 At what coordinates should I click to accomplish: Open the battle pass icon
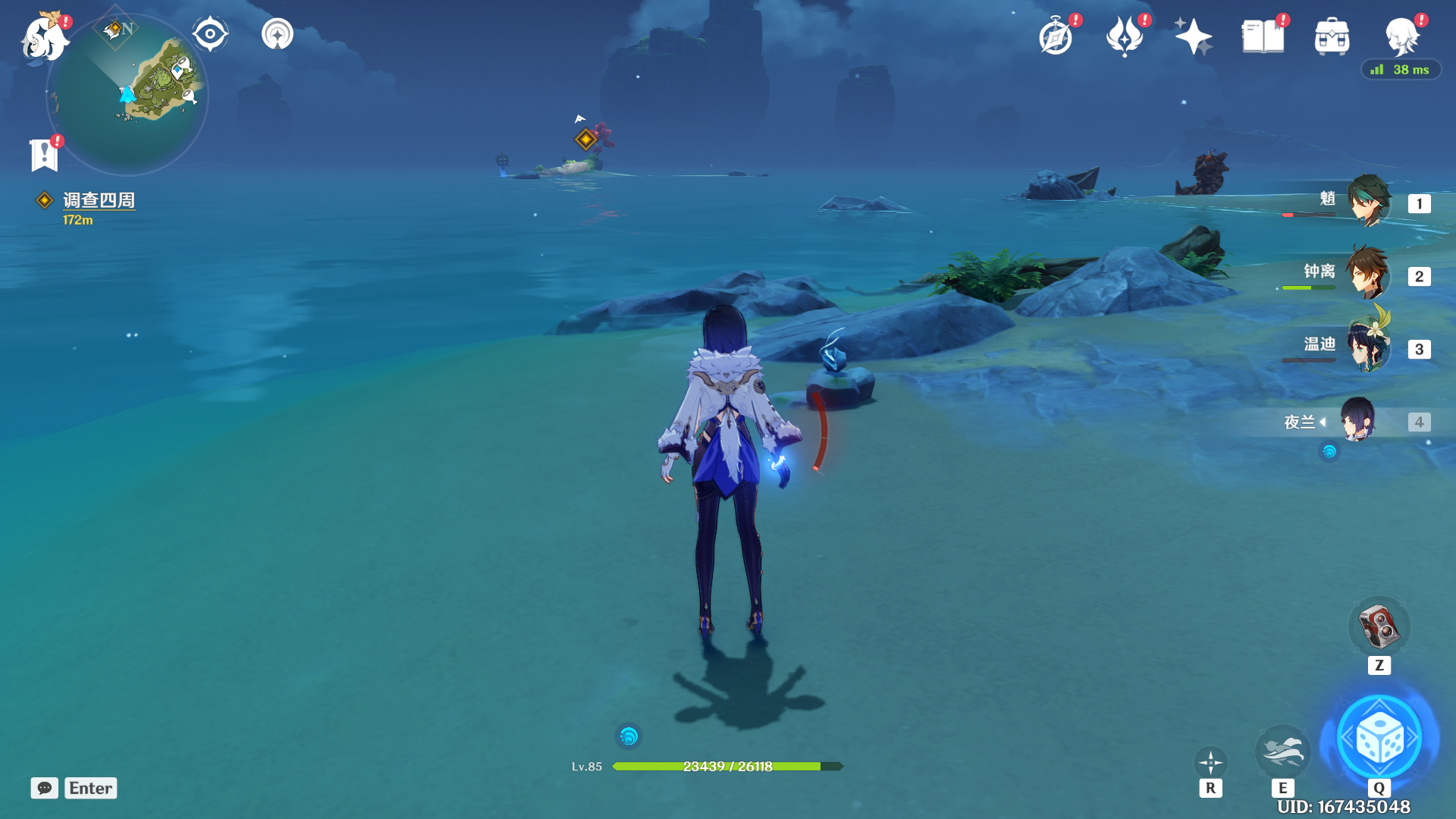[x=1125, y=36]
